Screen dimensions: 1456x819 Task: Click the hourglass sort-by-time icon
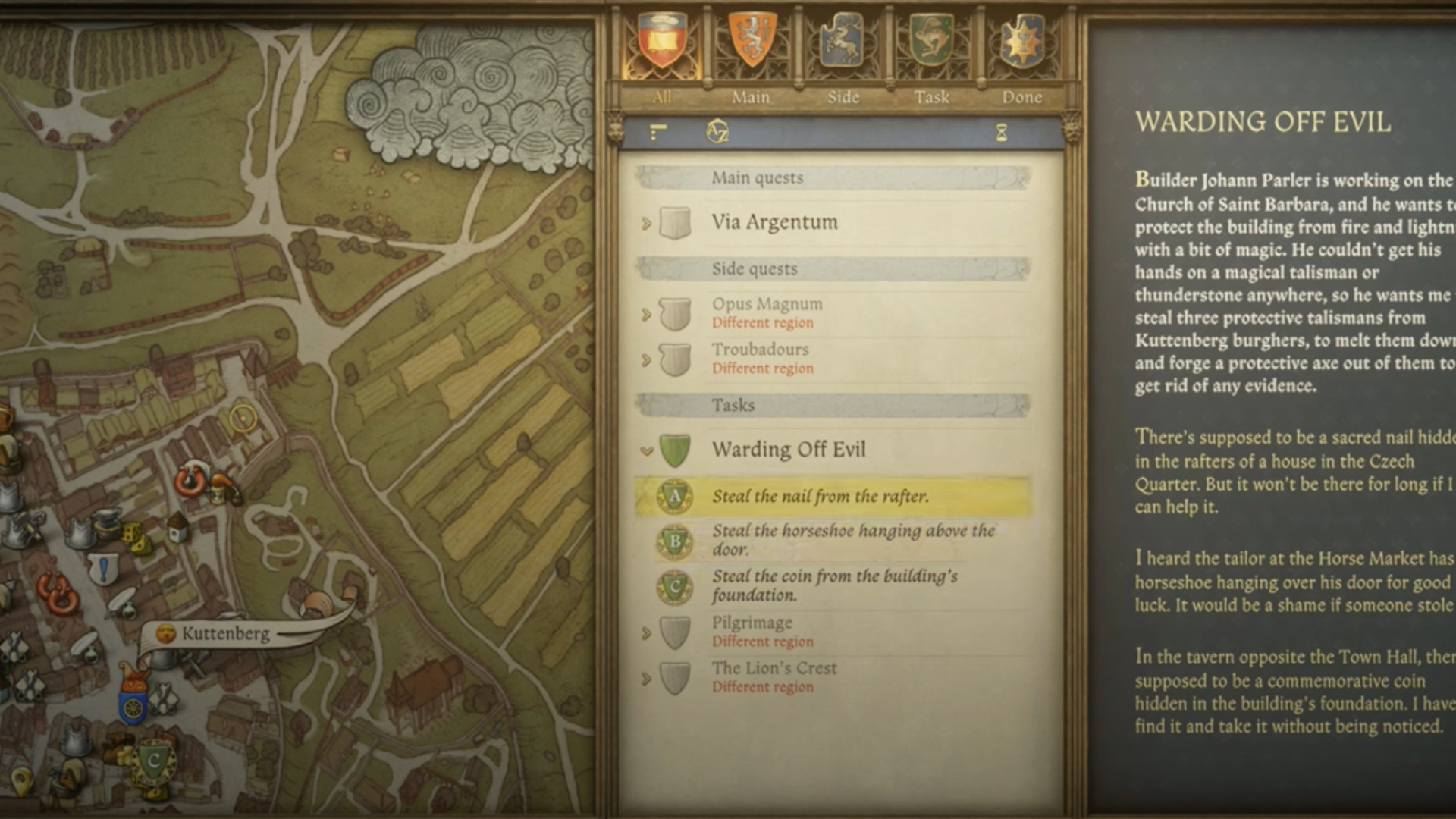pos(1002,133)
